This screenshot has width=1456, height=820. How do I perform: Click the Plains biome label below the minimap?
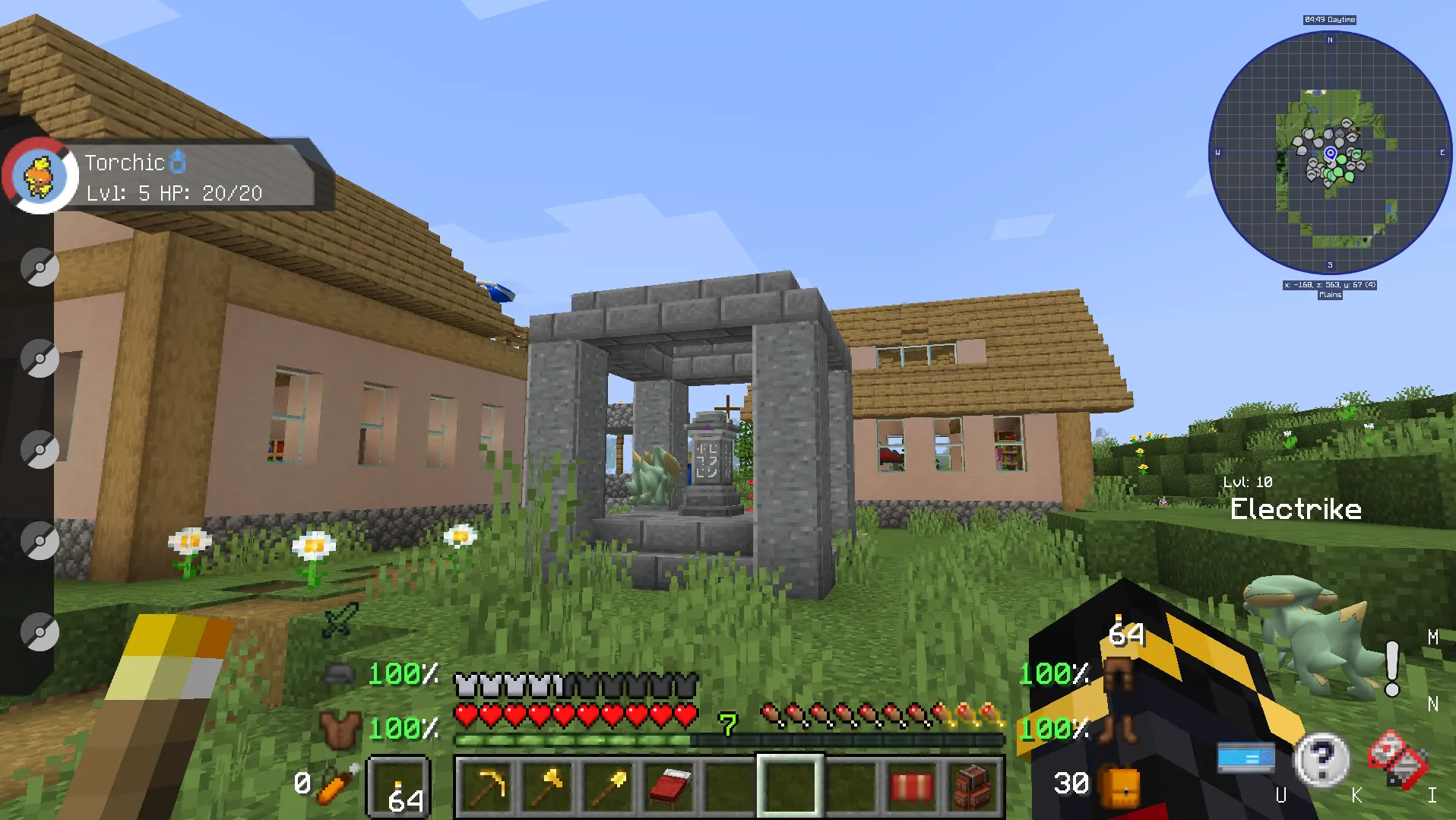pos(1330,296)
